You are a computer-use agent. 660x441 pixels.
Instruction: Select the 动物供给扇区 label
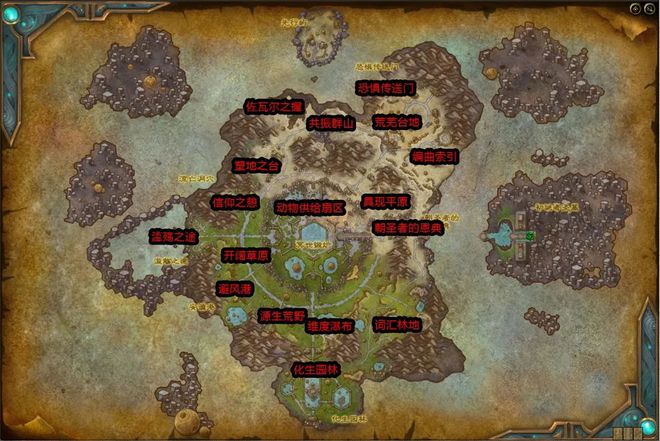pos(310,208)
